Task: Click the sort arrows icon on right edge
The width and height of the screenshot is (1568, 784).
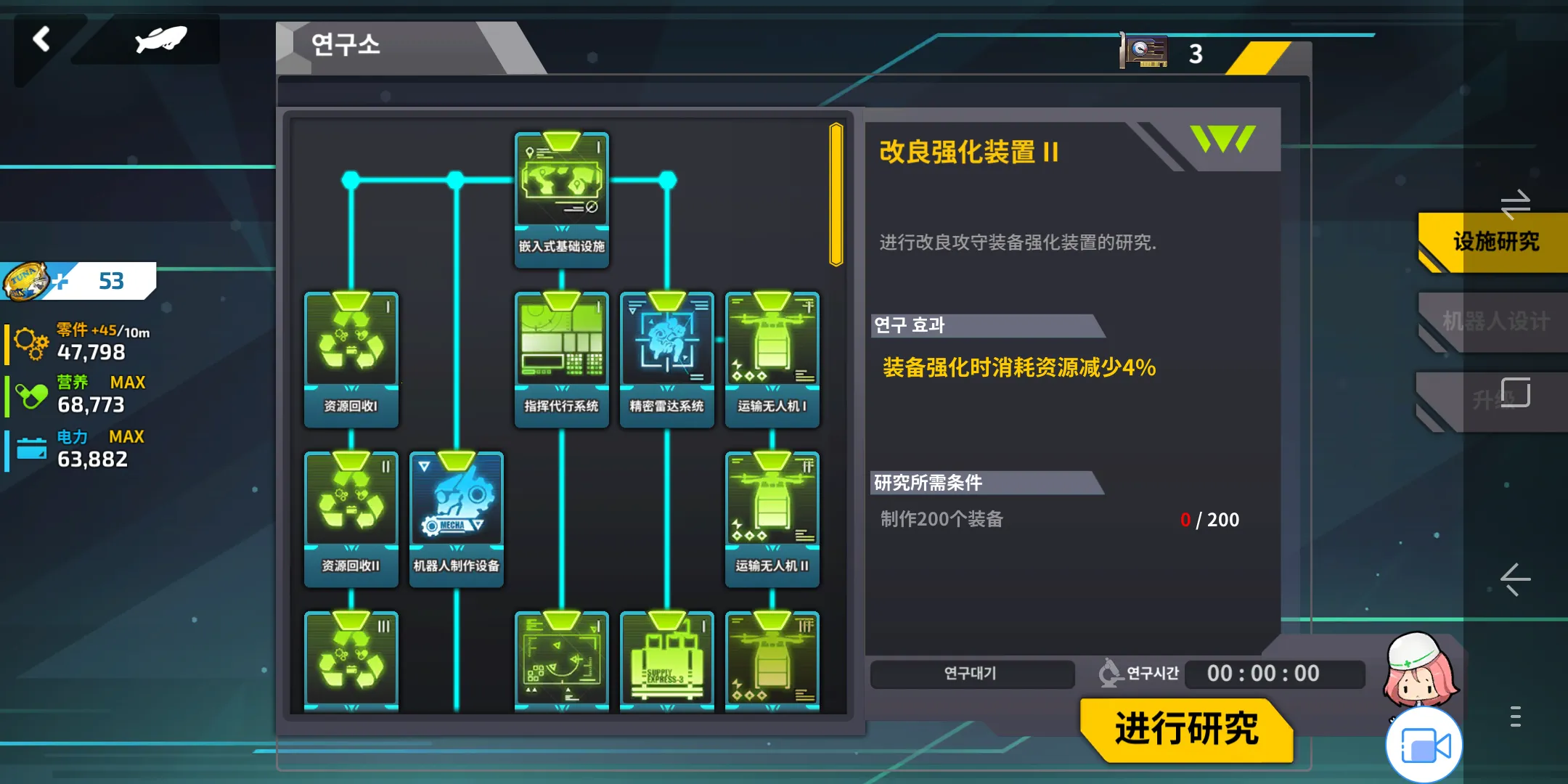Action: tap(1516, 205)
